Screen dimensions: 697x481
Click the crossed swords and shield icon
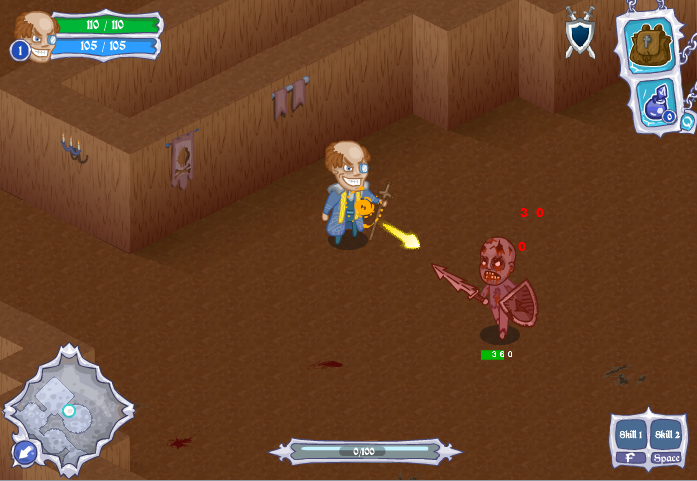coord(580,32)
